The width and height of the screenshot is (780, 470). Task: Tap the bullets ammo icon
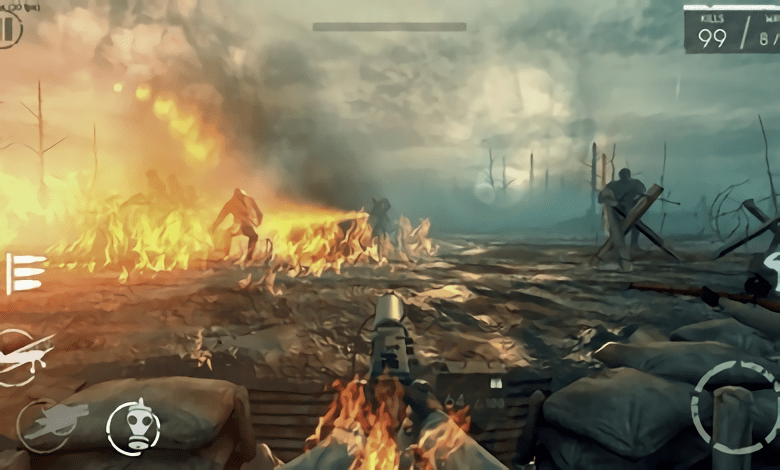click(x=25, y=273)
